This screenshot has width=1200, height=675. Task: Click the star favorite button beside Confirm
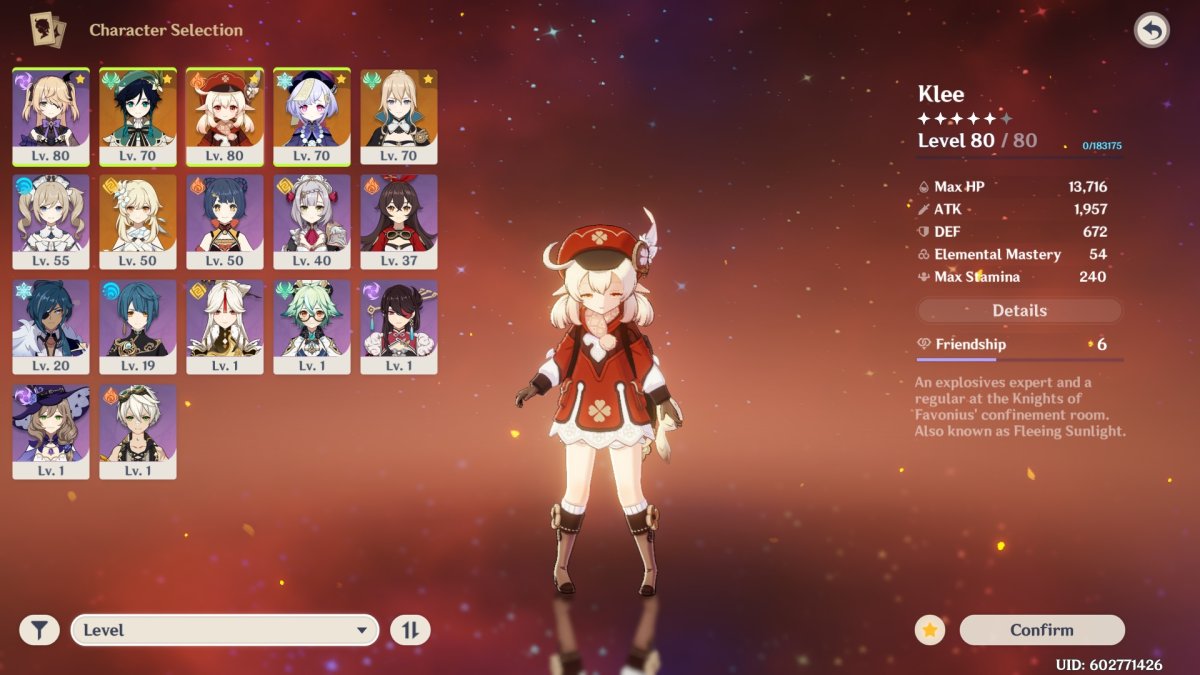930,630
